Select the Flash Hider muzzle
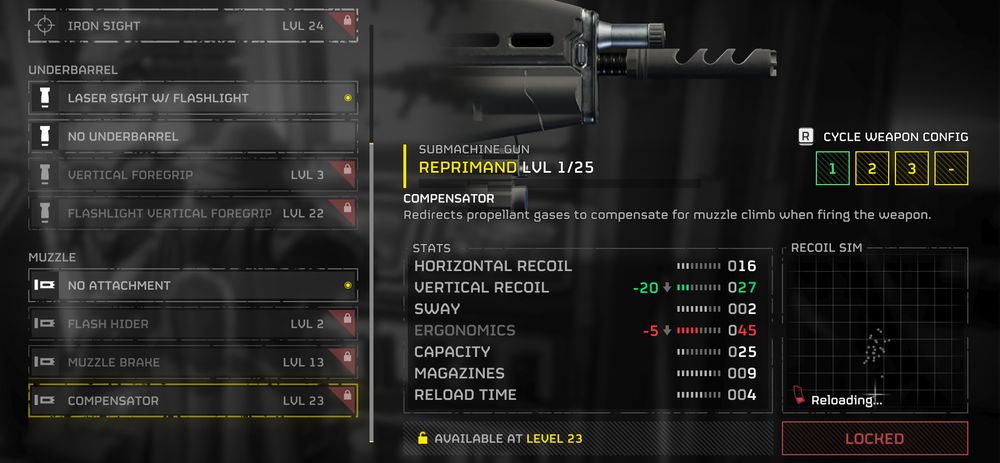The width and height of the screenshot is (1000, 463). click(x=192, y=324)
